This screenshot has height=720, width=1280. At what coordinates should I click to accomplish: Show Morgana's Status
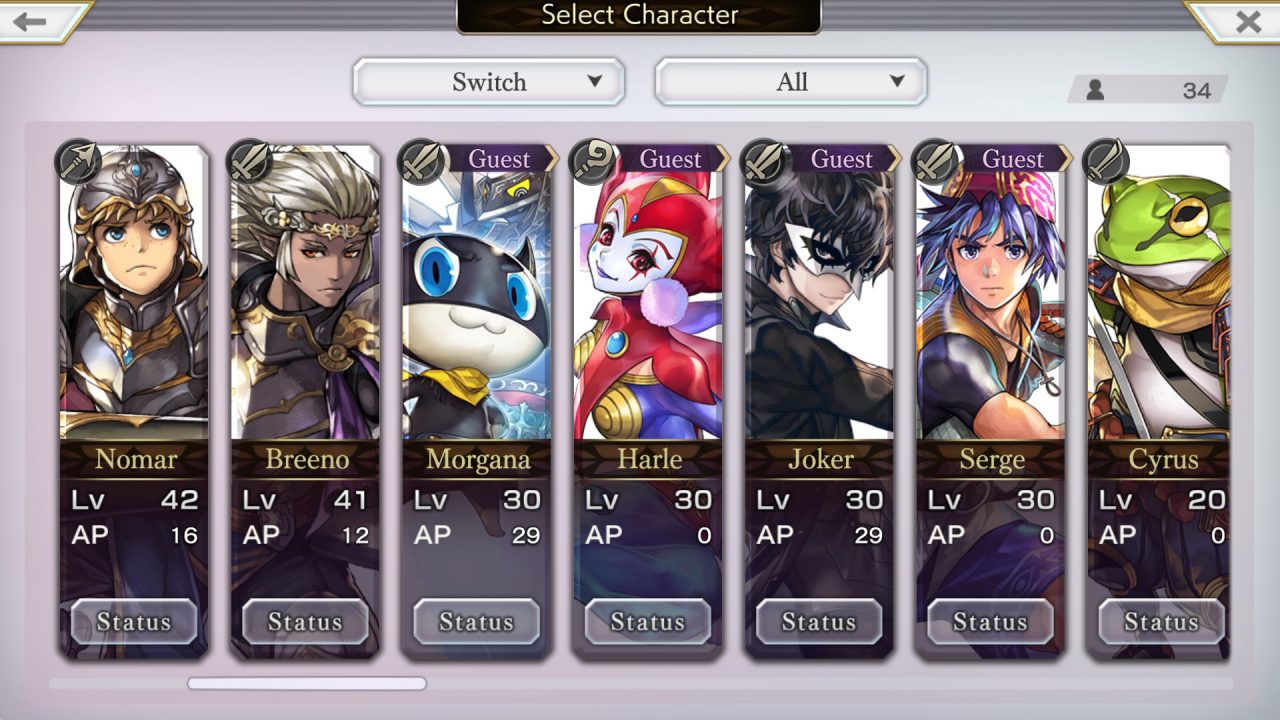coord(476,622)
